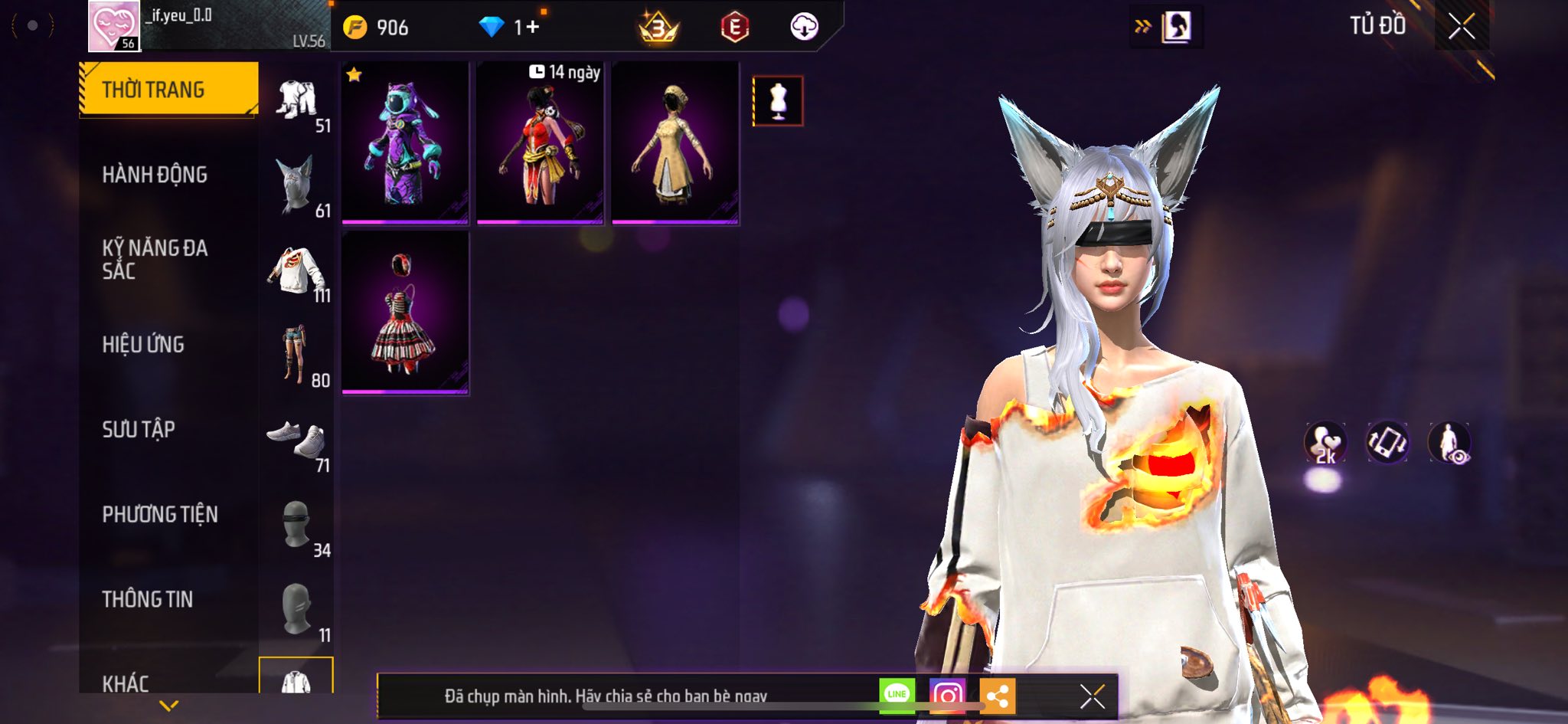
Task: Share the screenshot via LINE
Action: pos(897,695)
